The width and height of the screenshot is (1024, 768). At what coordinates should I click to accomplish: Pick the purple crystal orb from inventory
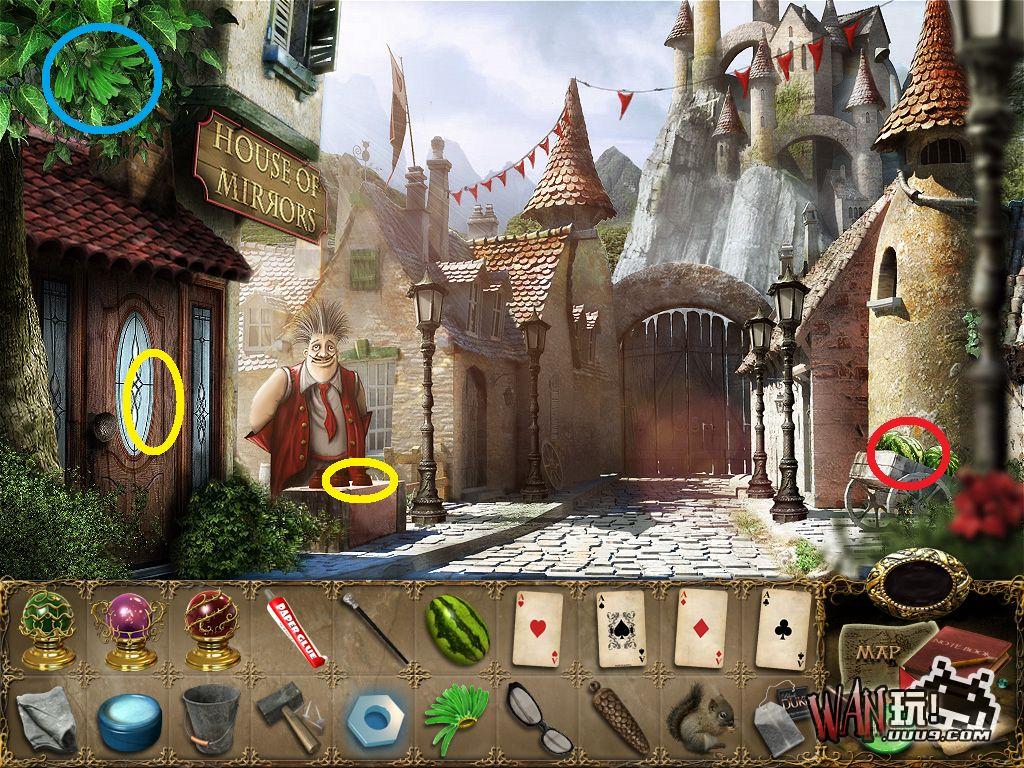[x=129, y=628]
